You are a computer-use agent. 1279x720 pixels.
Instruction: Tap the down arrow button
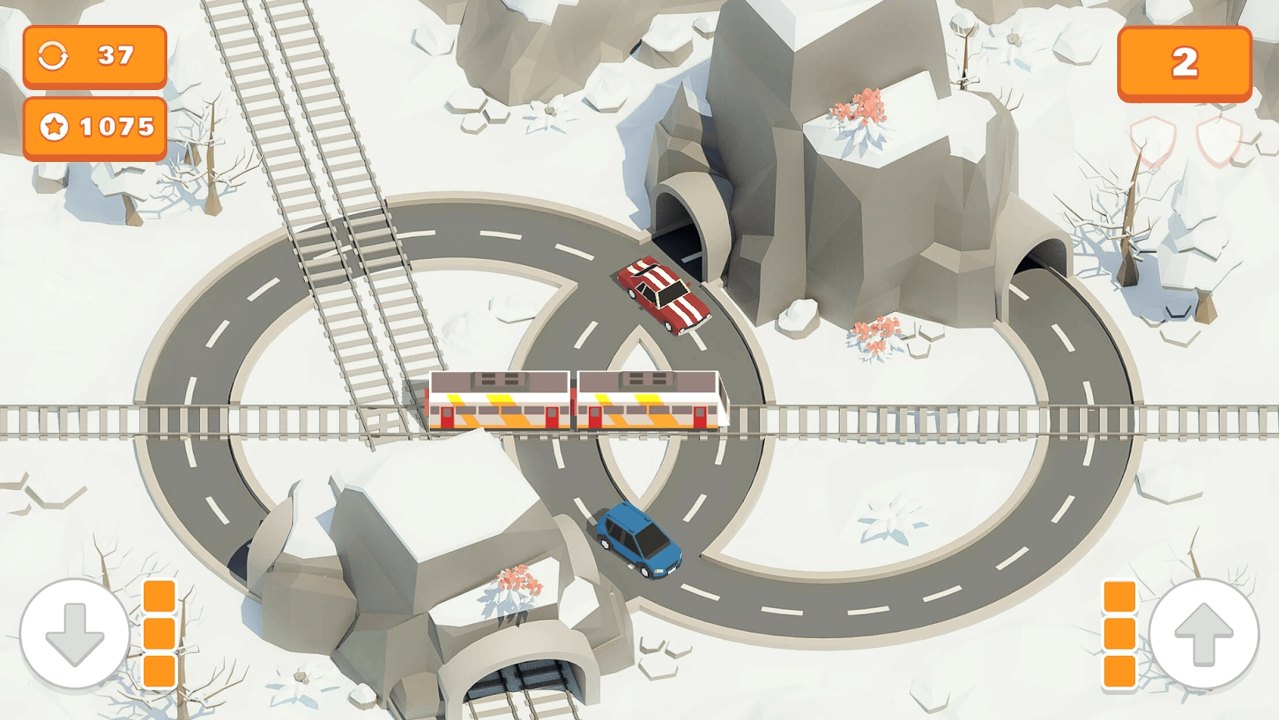[x=75, y=634]
